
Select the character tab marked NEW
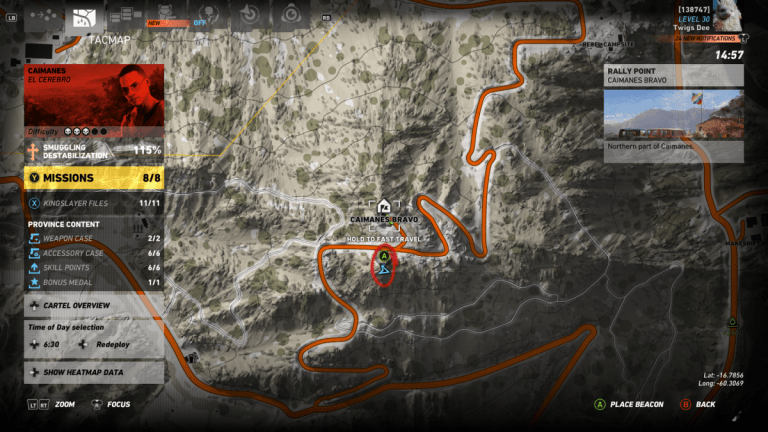coord(164,17)
